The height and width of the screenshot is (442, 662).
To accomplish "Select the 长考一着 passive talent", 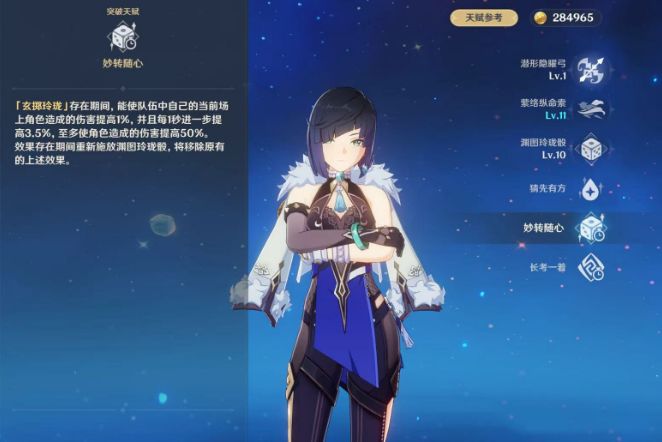I will [x=590, y=266].
